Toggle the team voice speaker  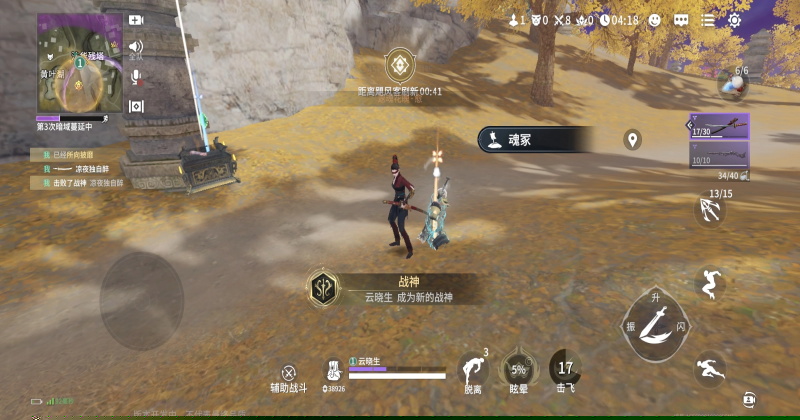click(x=136, y=47)
